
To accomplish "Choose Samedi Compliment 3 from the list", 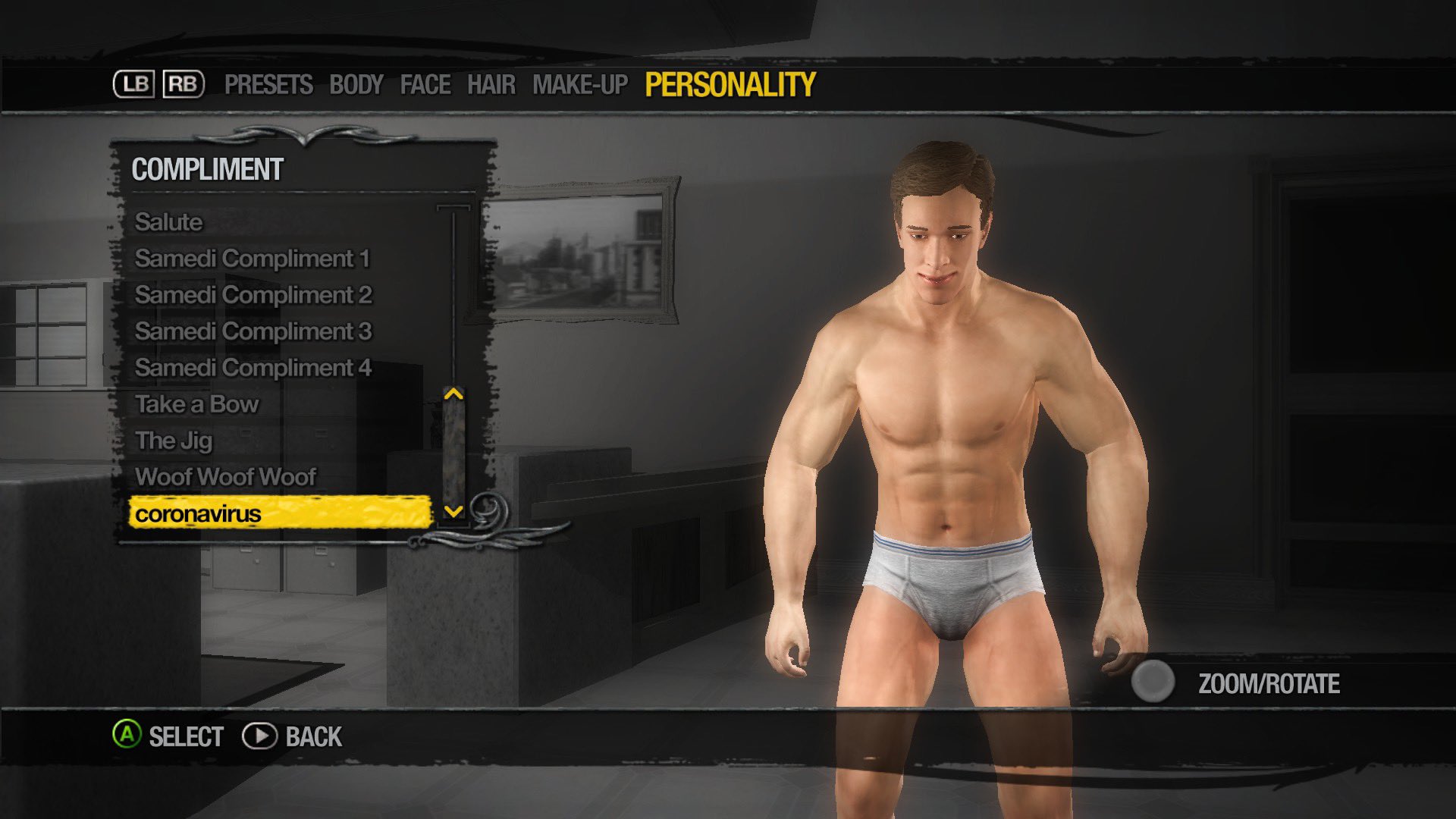I will pyautogui.click(x=253, y=331).
